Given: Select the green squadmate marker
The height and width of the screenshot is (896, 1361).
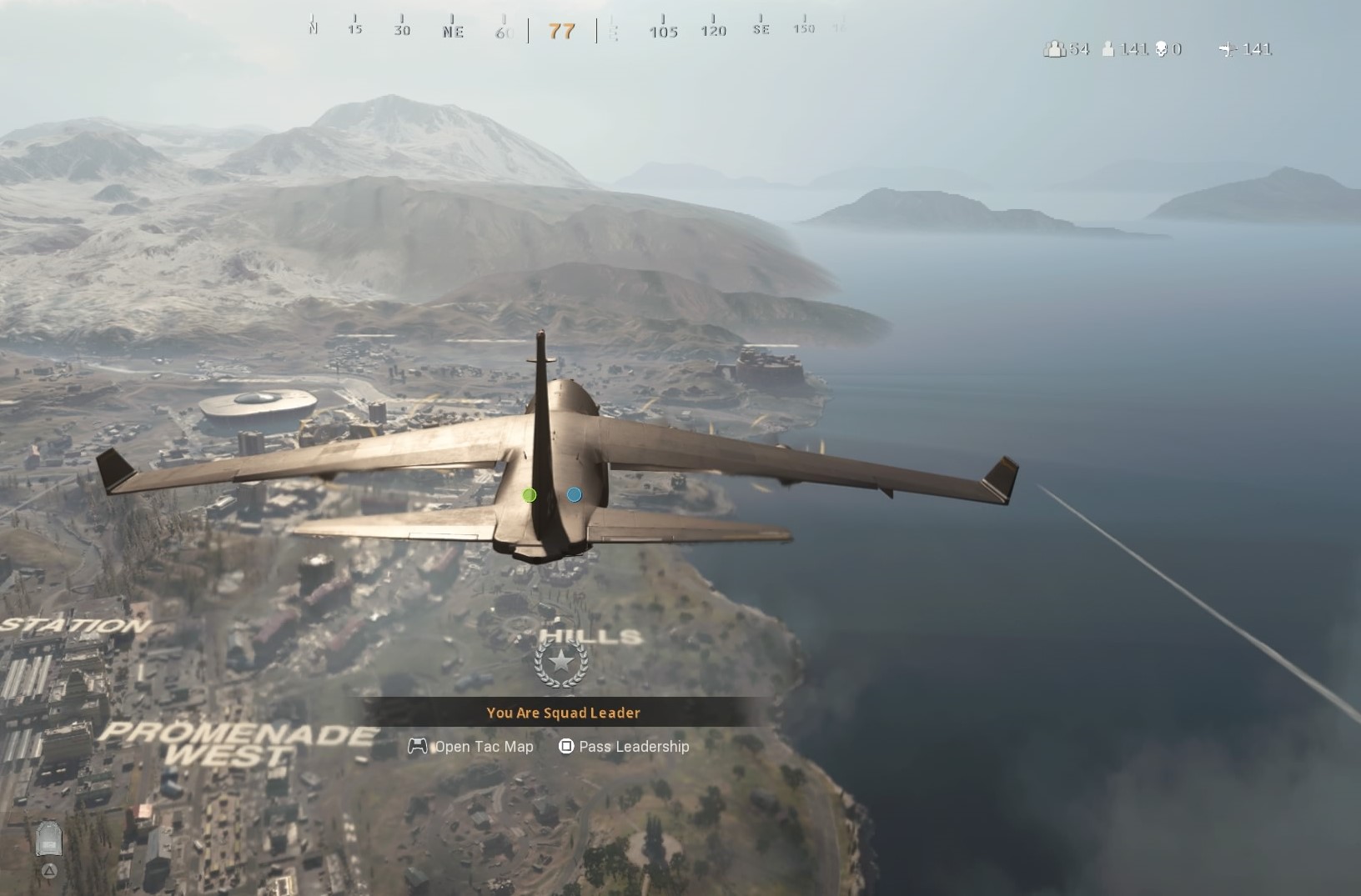Looking at the screenshot, I should coord(530,495).
